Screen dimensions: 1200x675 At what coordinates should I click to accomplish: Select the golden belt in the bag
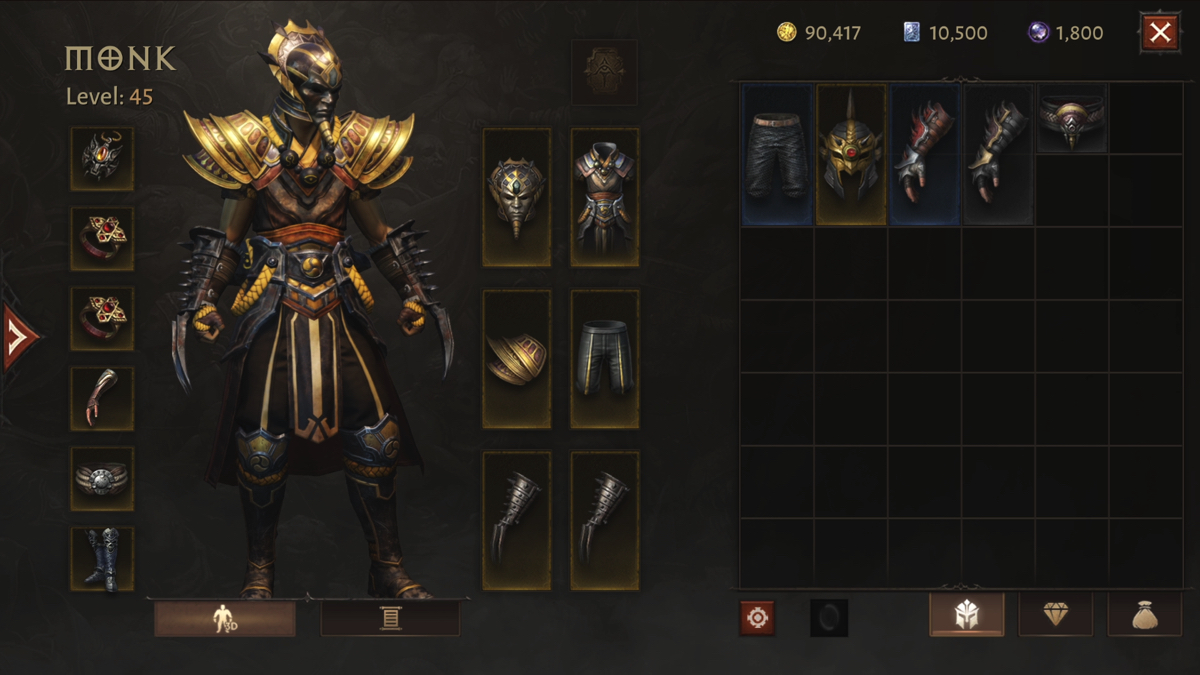1072,118
